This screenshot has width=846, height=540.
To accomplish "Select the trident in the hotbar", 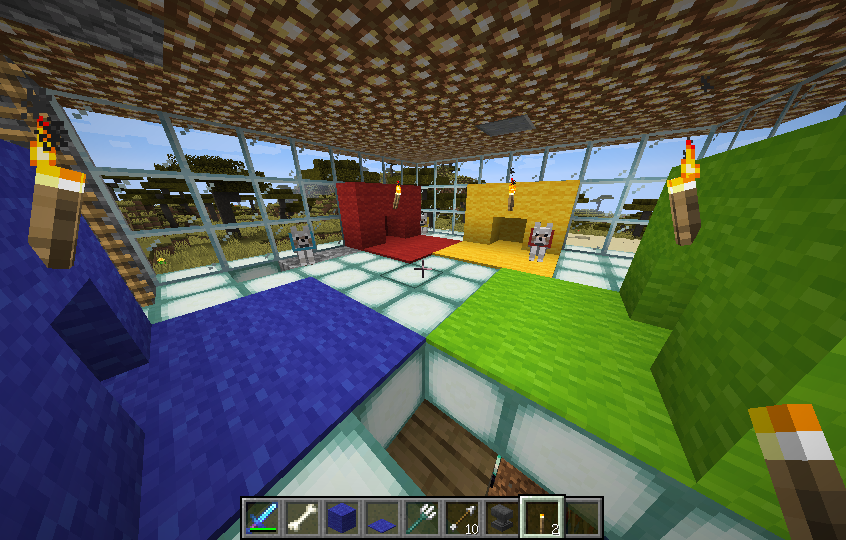I will point(422,516).
